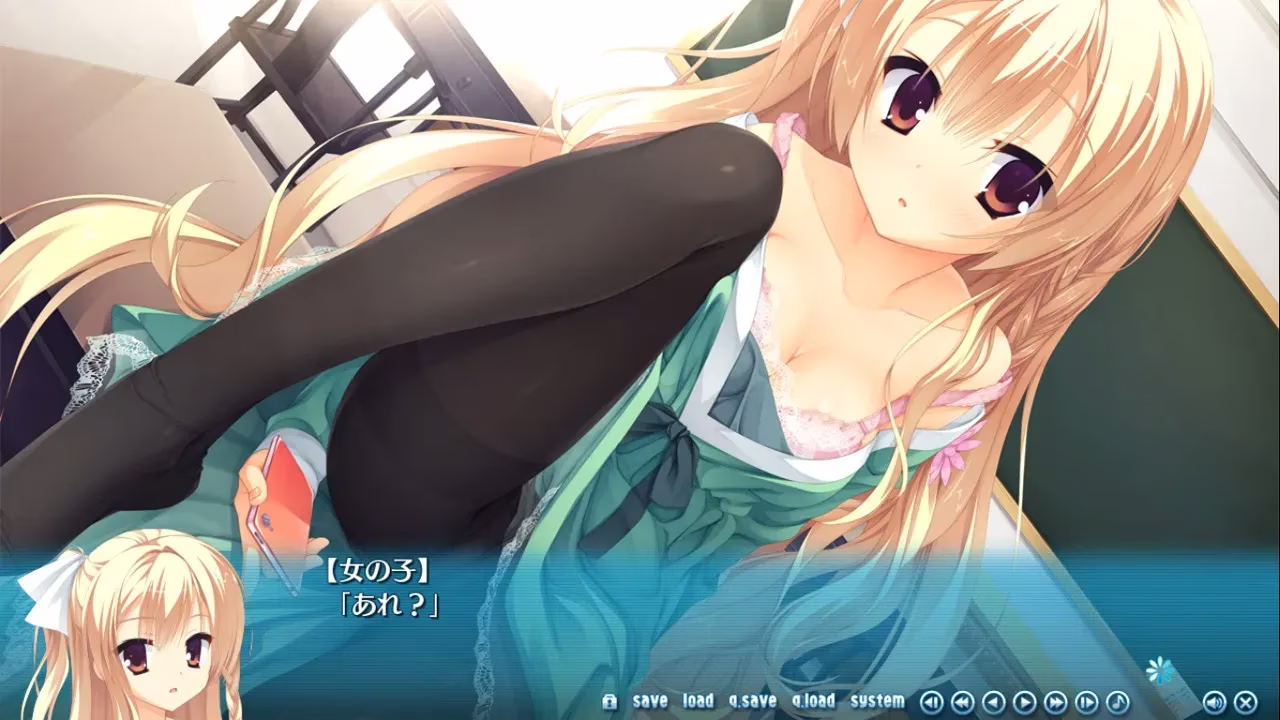Click the single left arrow button
The width and height of the screenshot is (1280, 720).
(993, 702)
